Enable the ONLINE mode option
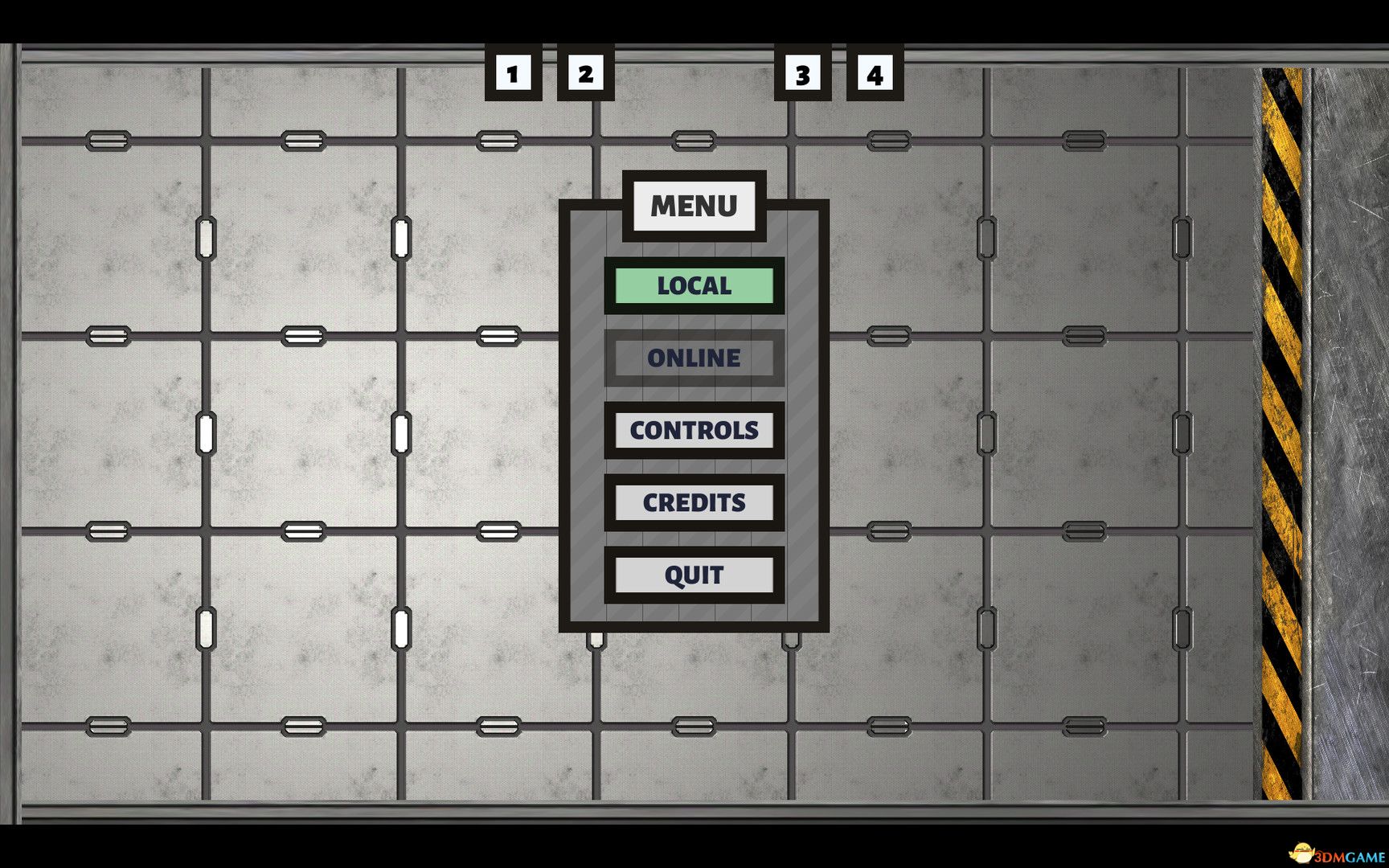The height and width of the screenshot is (868, 1389). (x=694, y=358)
